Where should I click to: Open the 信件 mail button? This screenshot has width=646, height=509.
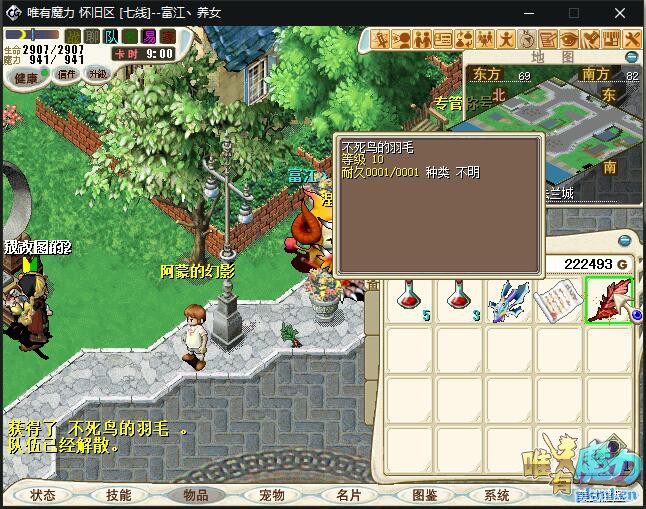click(x=67, y=75)
